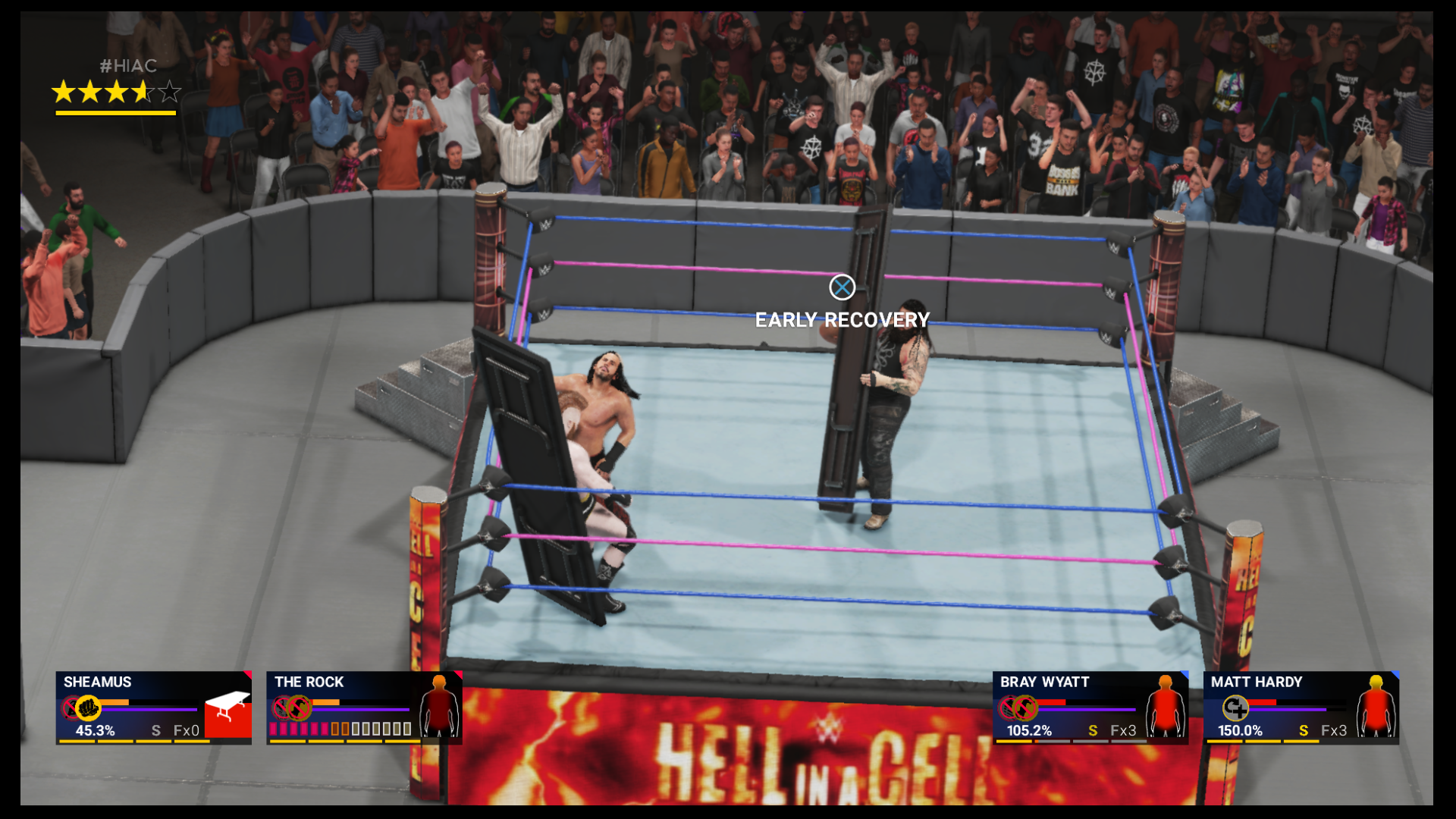Click the X button icon above EARLY RECOVERY
Image resolution: width=1456 pixels, height=819 pixels.
pos(842,287)
